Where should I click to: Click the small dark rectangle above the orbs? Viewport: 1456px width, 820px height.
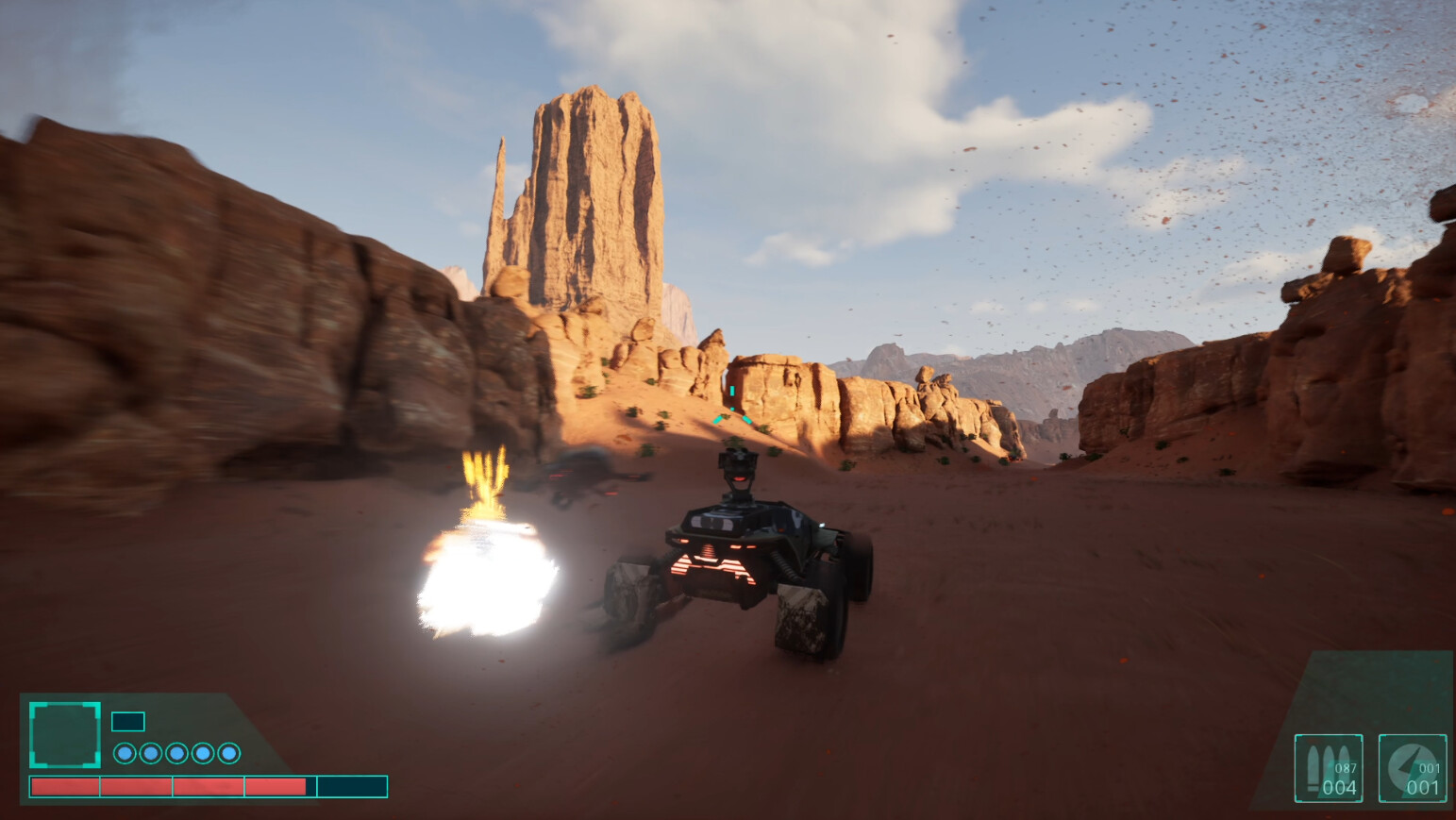coord(127,721)
